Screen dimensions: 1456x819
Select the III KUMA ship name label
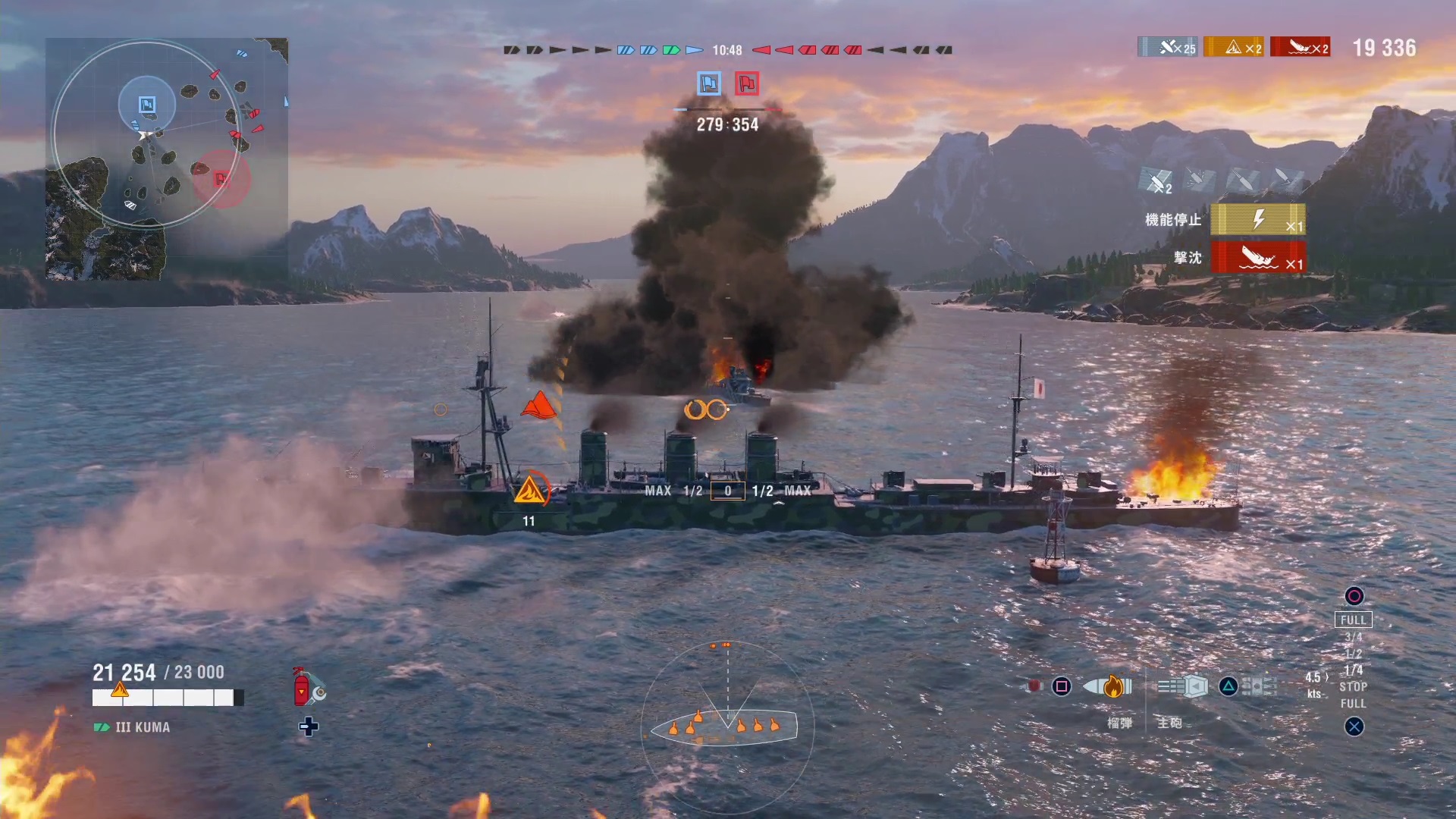142,727
